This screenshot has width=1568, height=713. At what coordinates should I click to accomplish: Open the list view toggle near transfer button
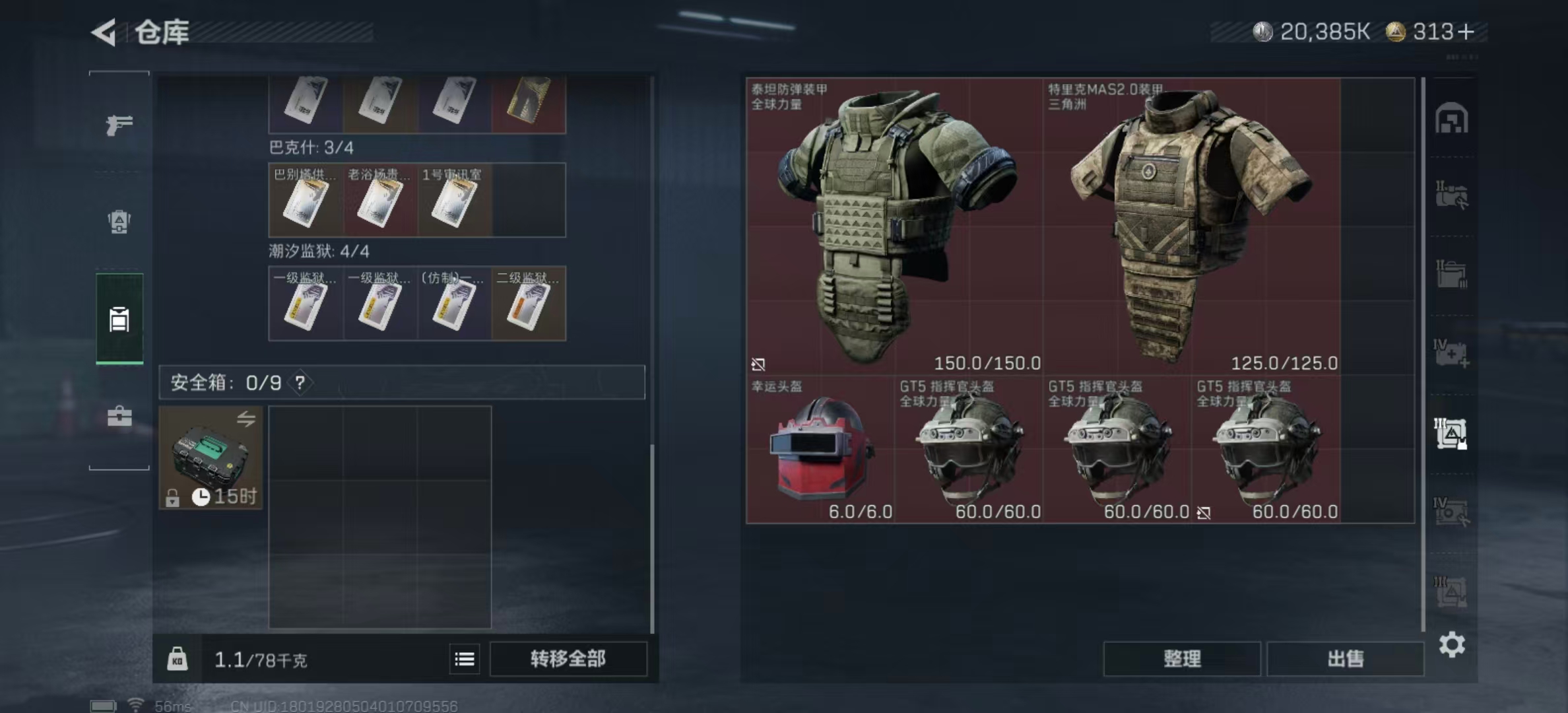465,659
